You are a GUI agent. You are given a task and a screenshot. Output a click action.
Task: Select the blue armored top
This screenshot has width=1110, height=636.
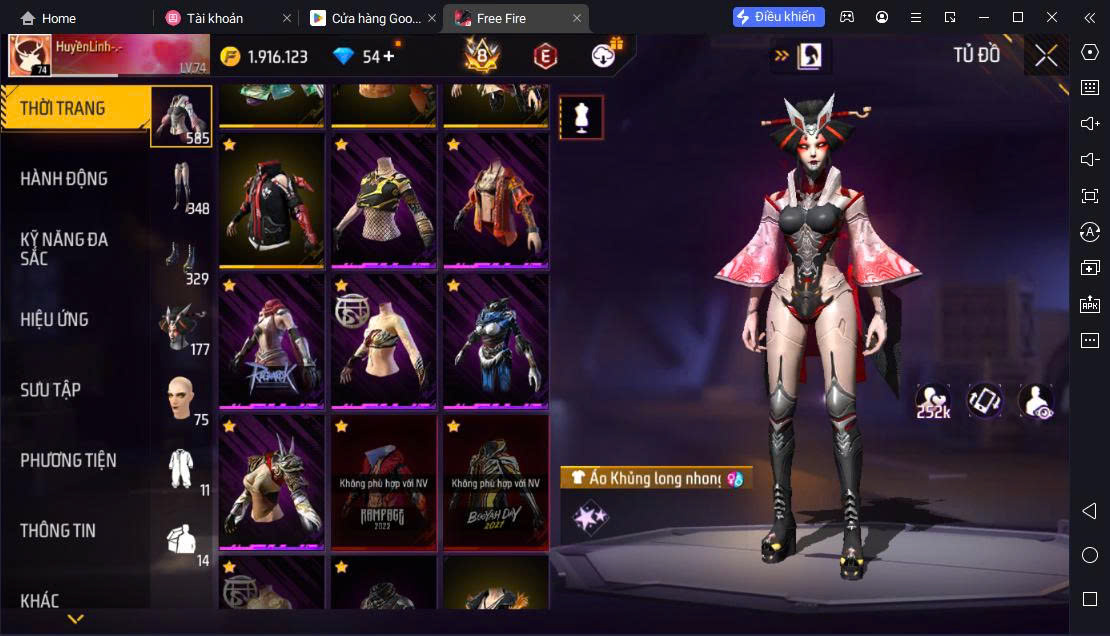pos(495,341)
